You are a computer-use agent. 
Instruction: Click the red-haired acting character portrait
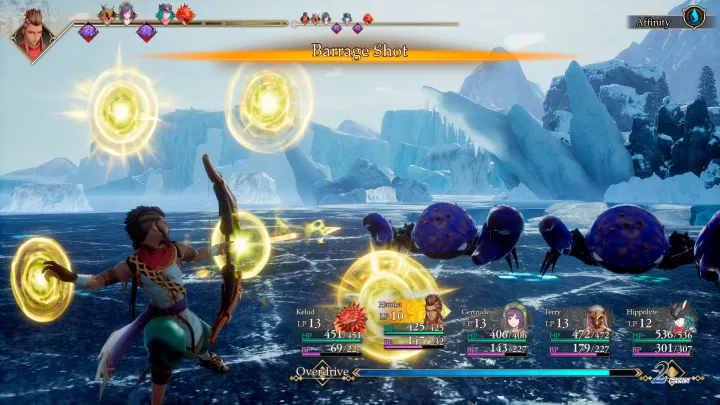tap(33, 30)
